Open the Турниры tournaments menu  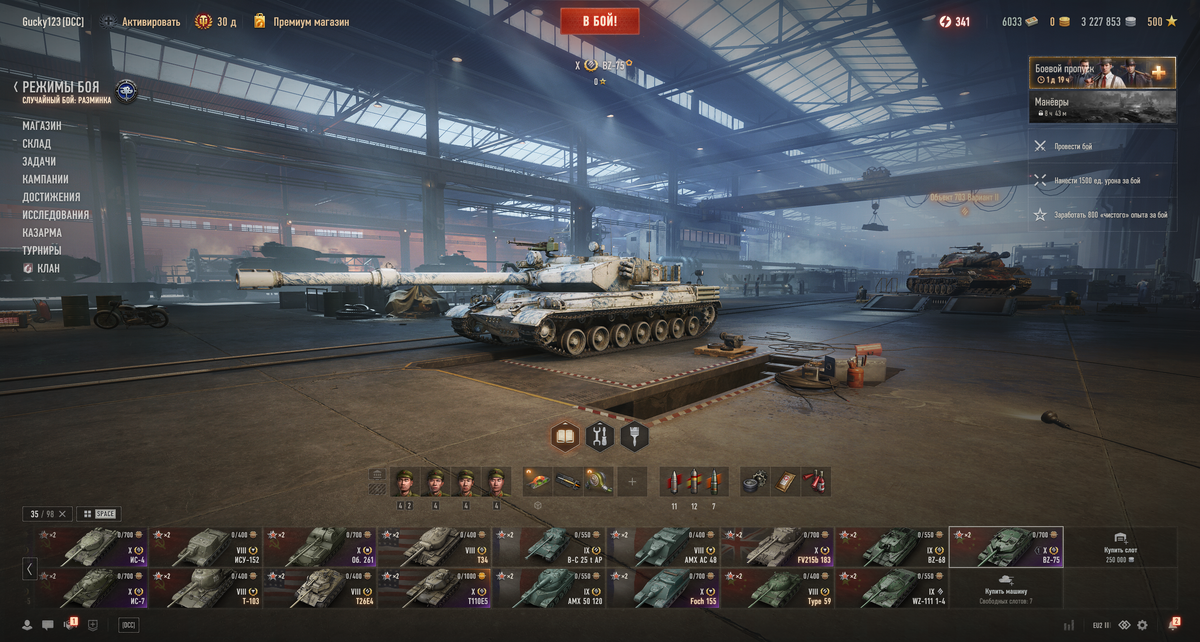point(42,251)
